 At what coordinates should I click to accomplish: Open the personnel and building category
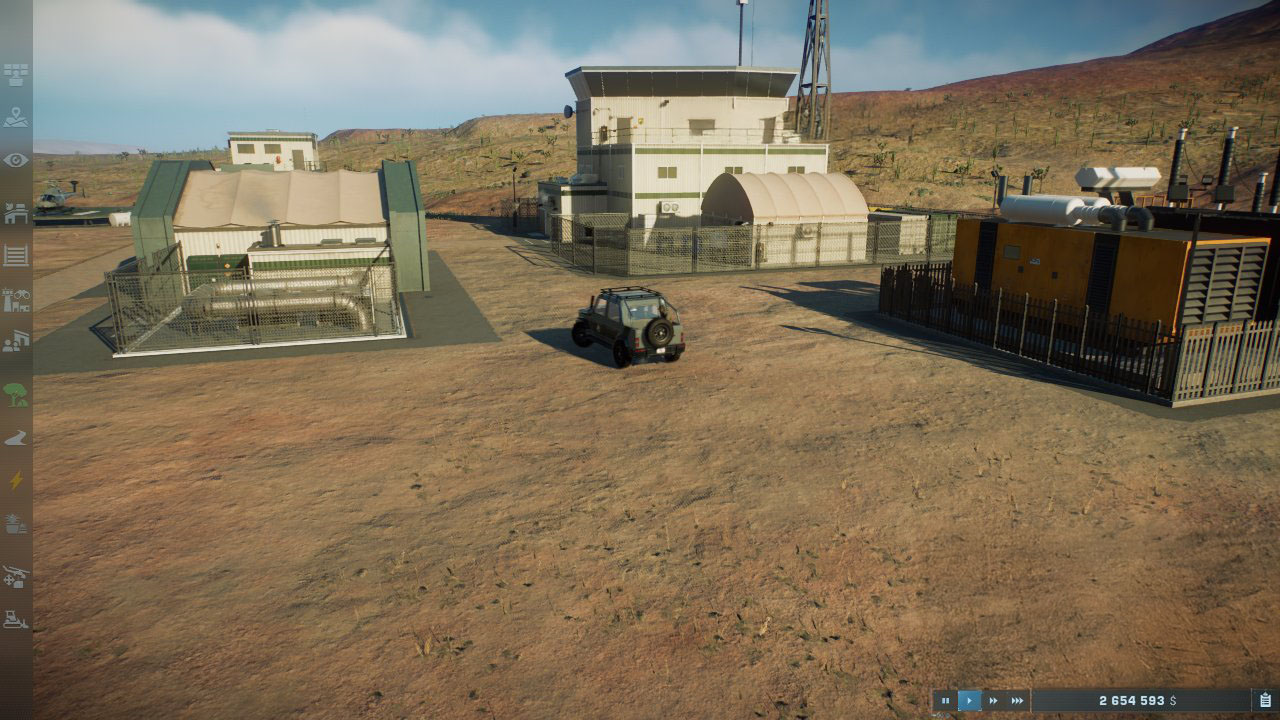pyautogui.click(x=16, y=342)
